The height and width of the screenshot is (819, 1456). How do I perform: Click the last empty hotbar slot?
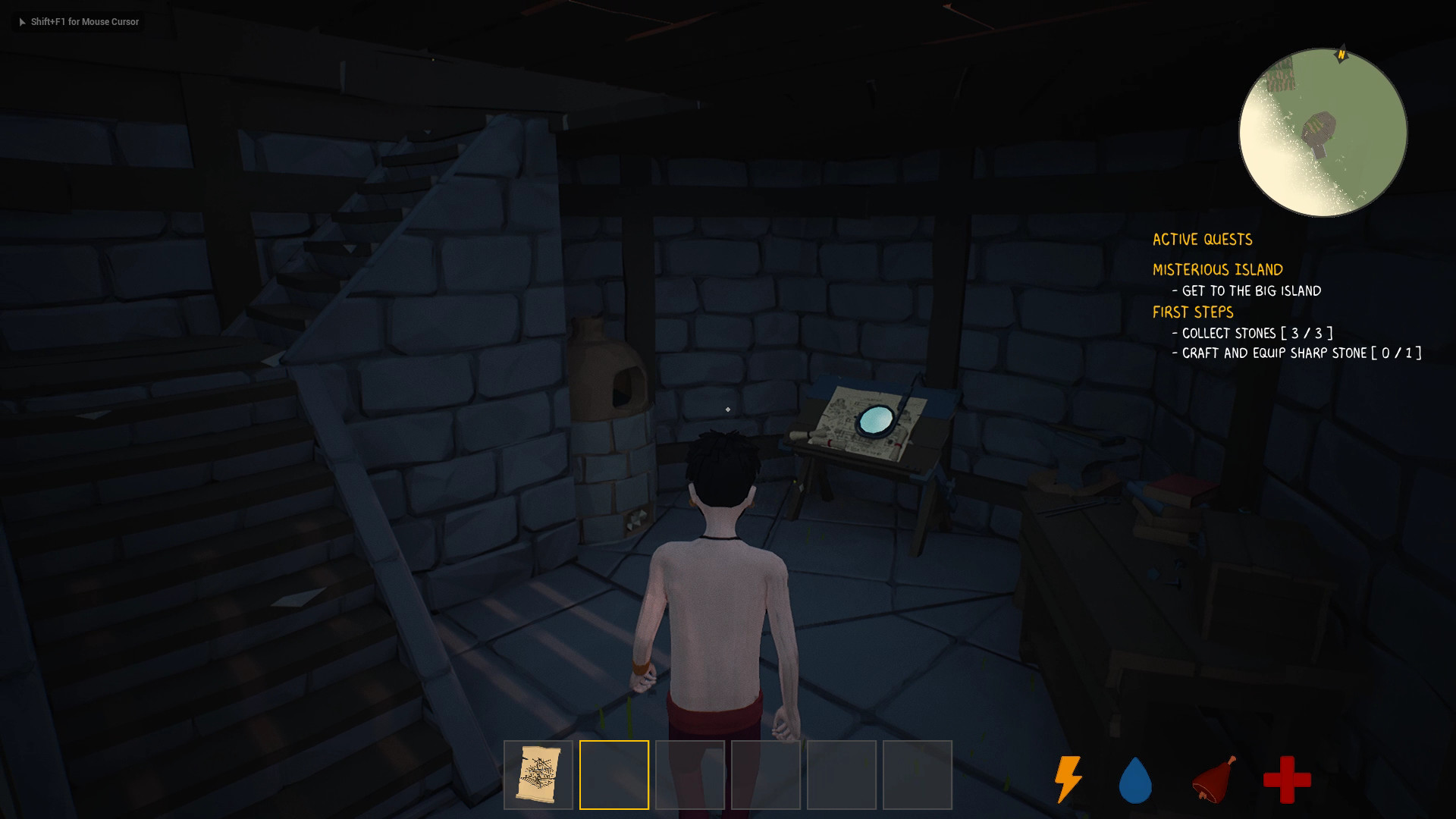pyautogui.click(x=918, y=773)
